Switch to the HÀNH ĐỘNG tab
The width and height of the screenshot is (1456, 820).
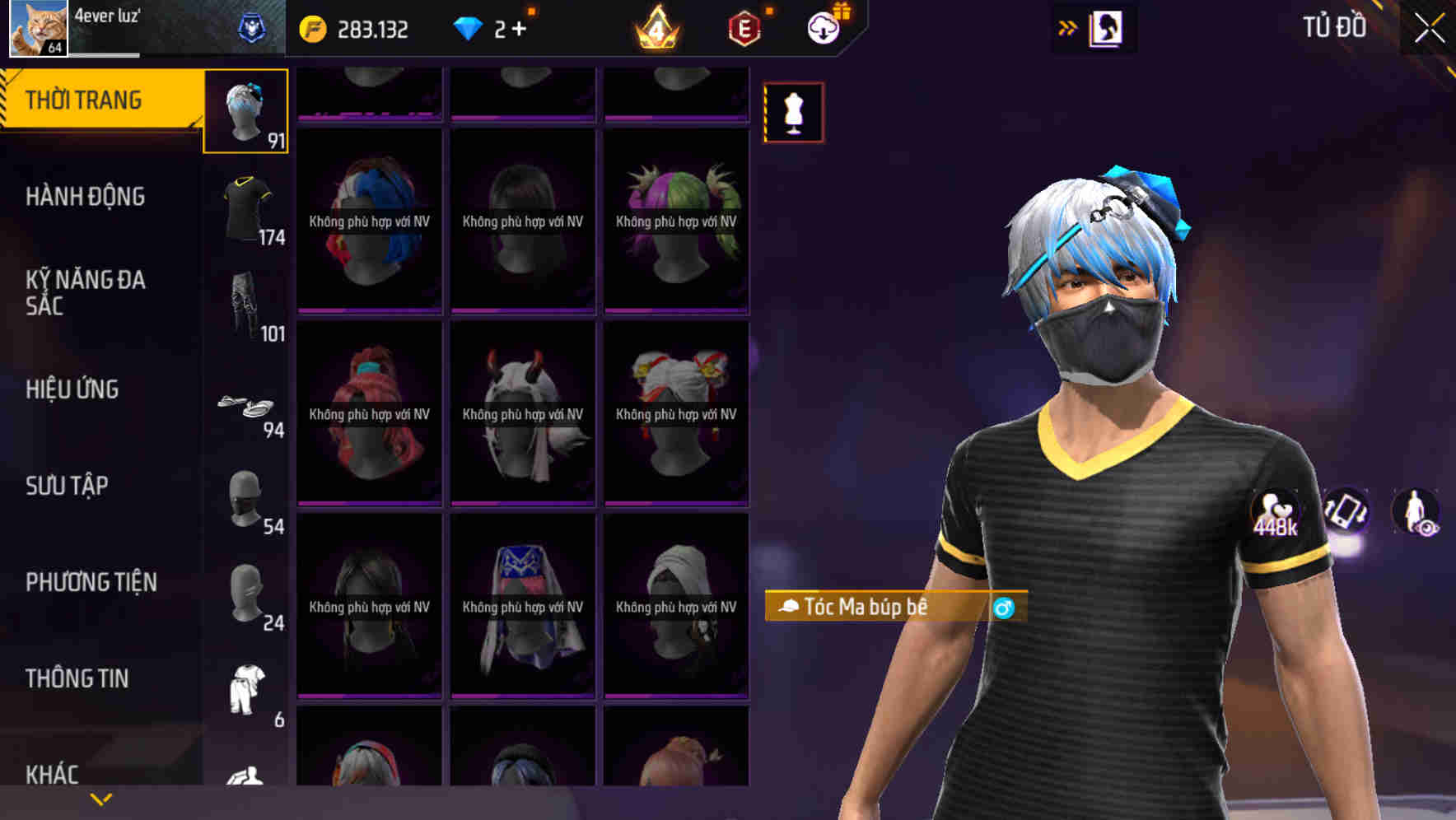pyautogui.click(x=85, y=197)
